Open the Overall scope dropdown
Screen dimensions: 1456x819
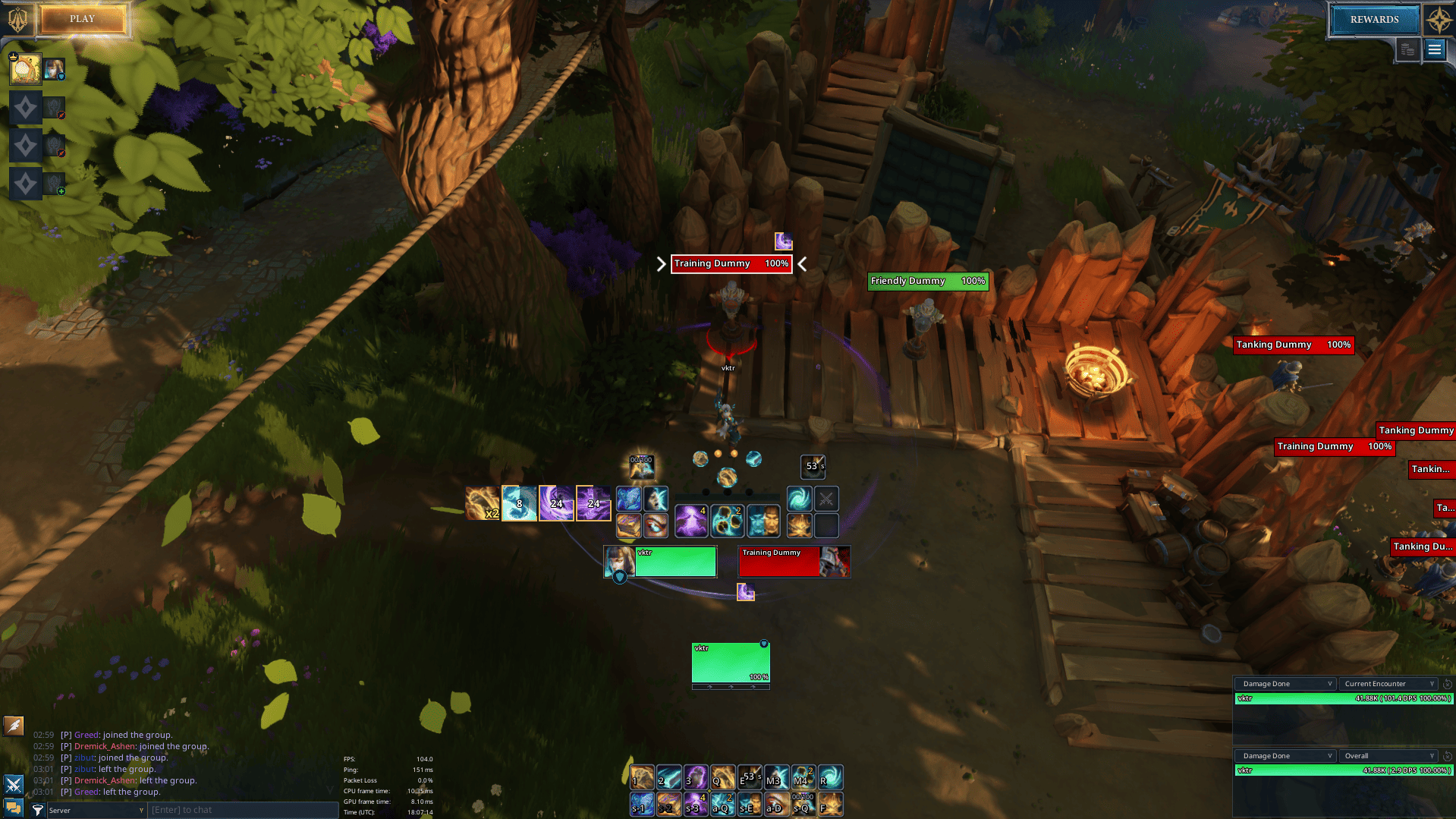(1388, 756)
